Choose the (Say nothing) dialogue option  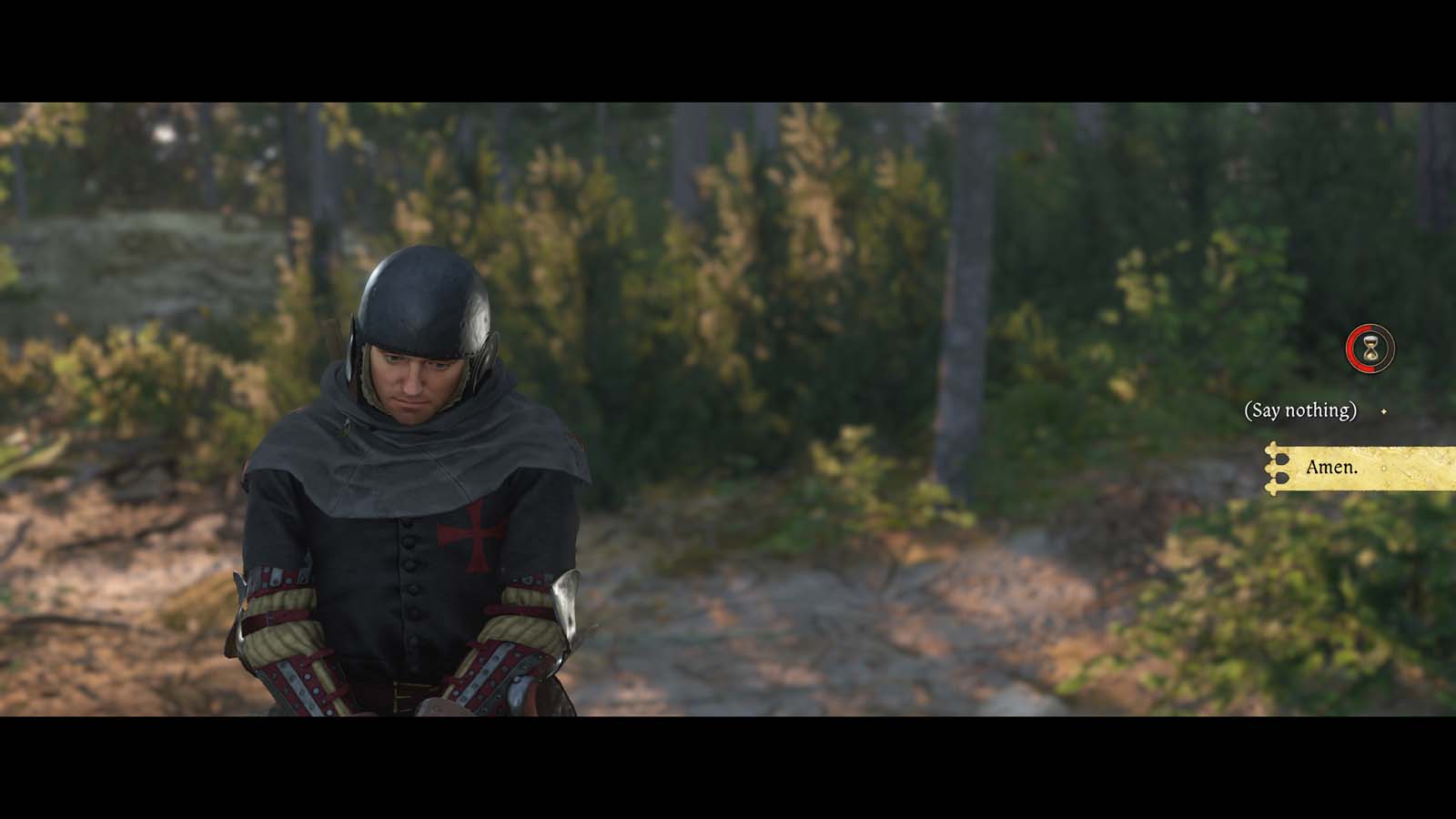(1299, 411)
